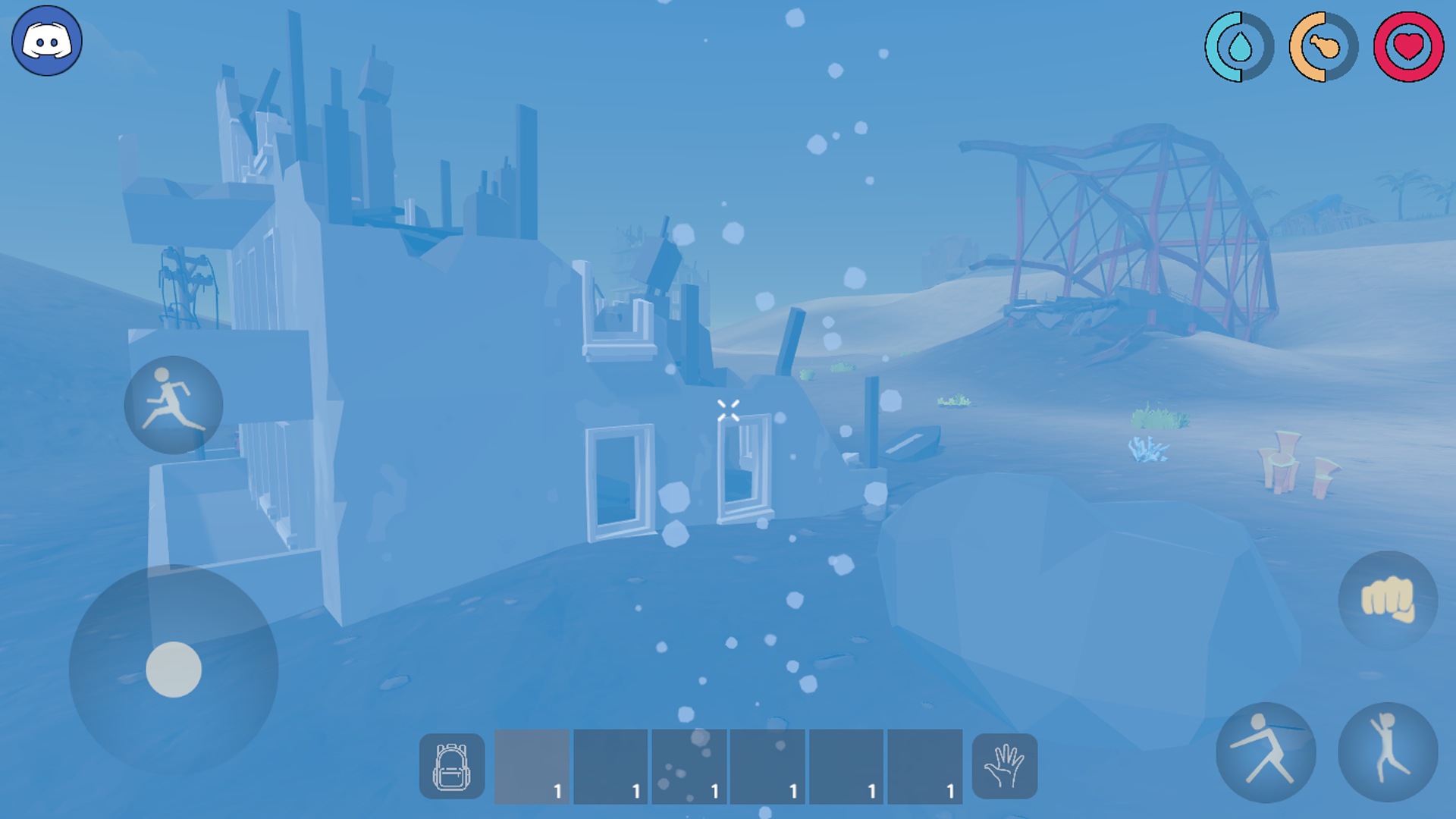Enable auto-run by tapping the sprint icon
The image size is (1456, 819).
[173, 406]
